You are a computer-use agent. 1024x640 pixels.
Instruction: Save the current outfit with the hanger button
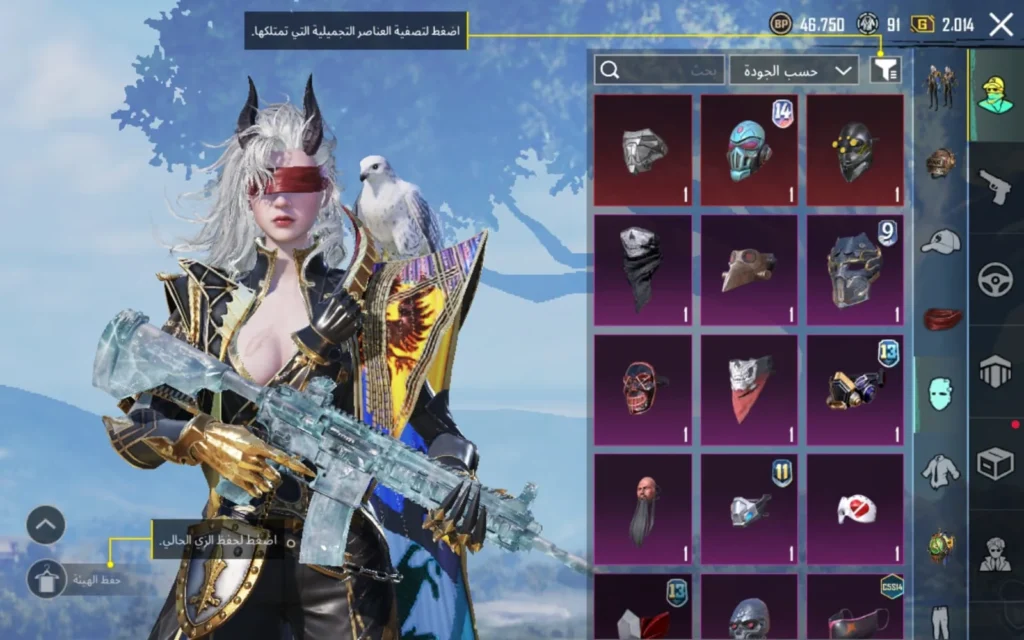point(46,578)
